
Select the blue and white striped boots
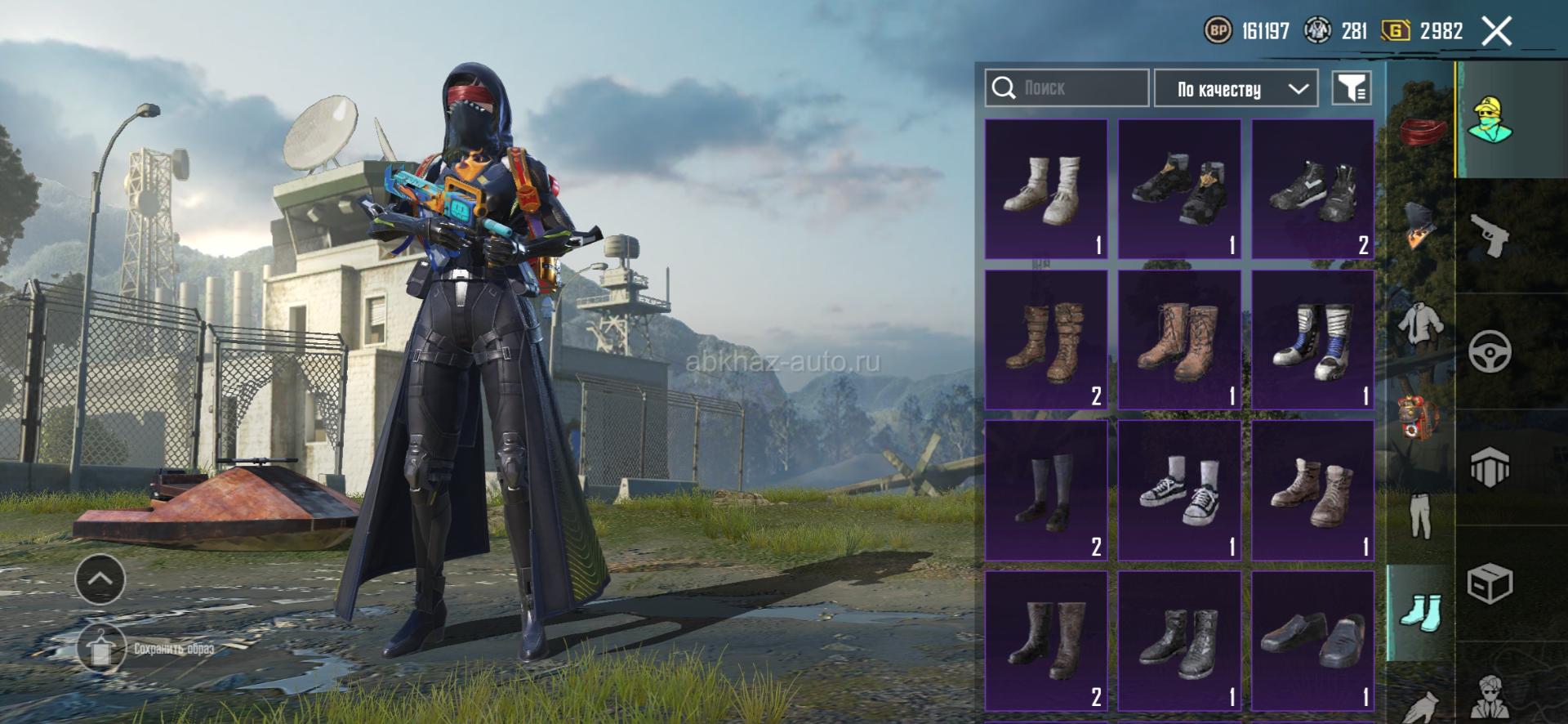tap(1312, 340)
